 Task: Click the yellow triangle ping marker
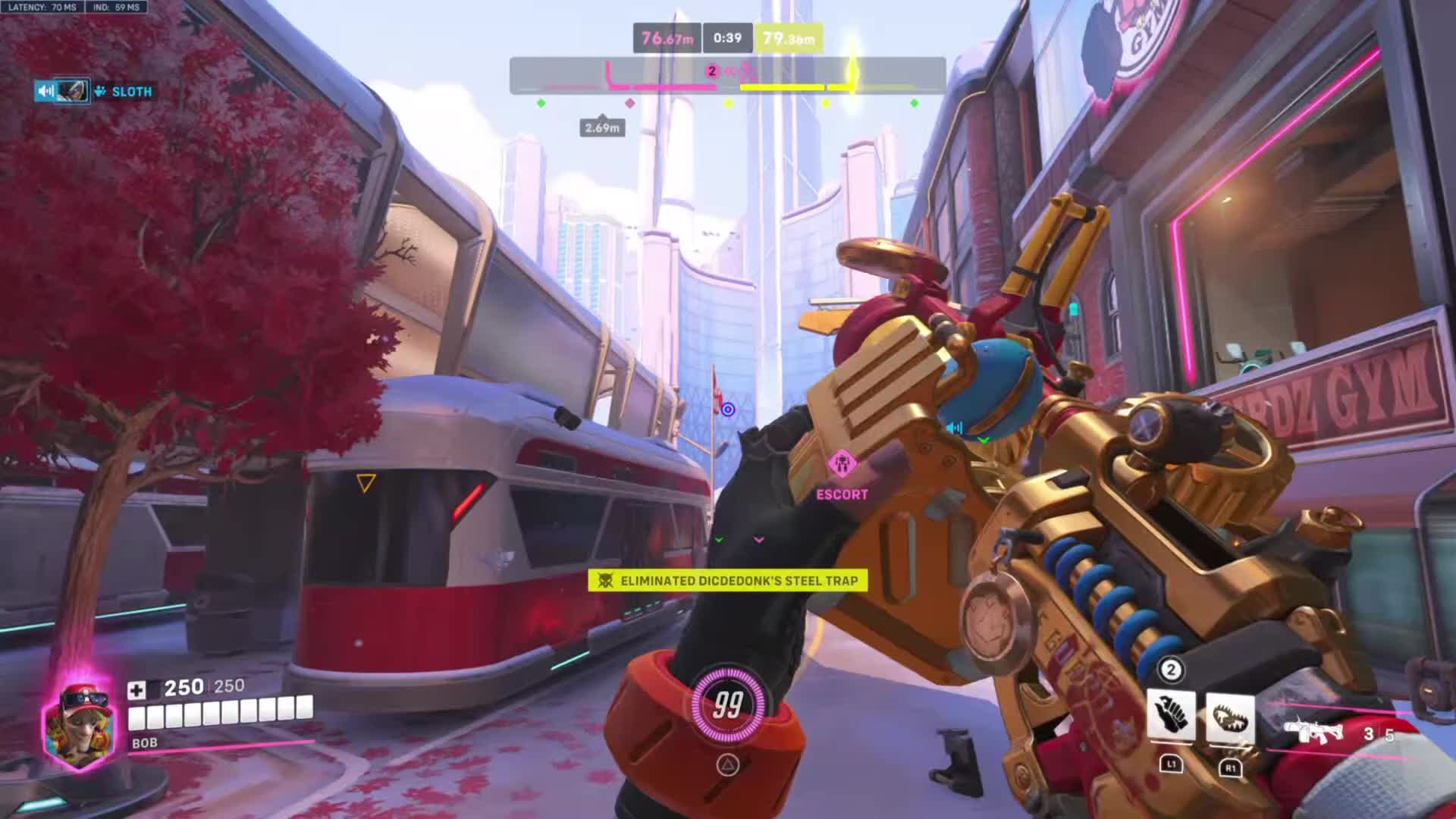click(366, 483)
